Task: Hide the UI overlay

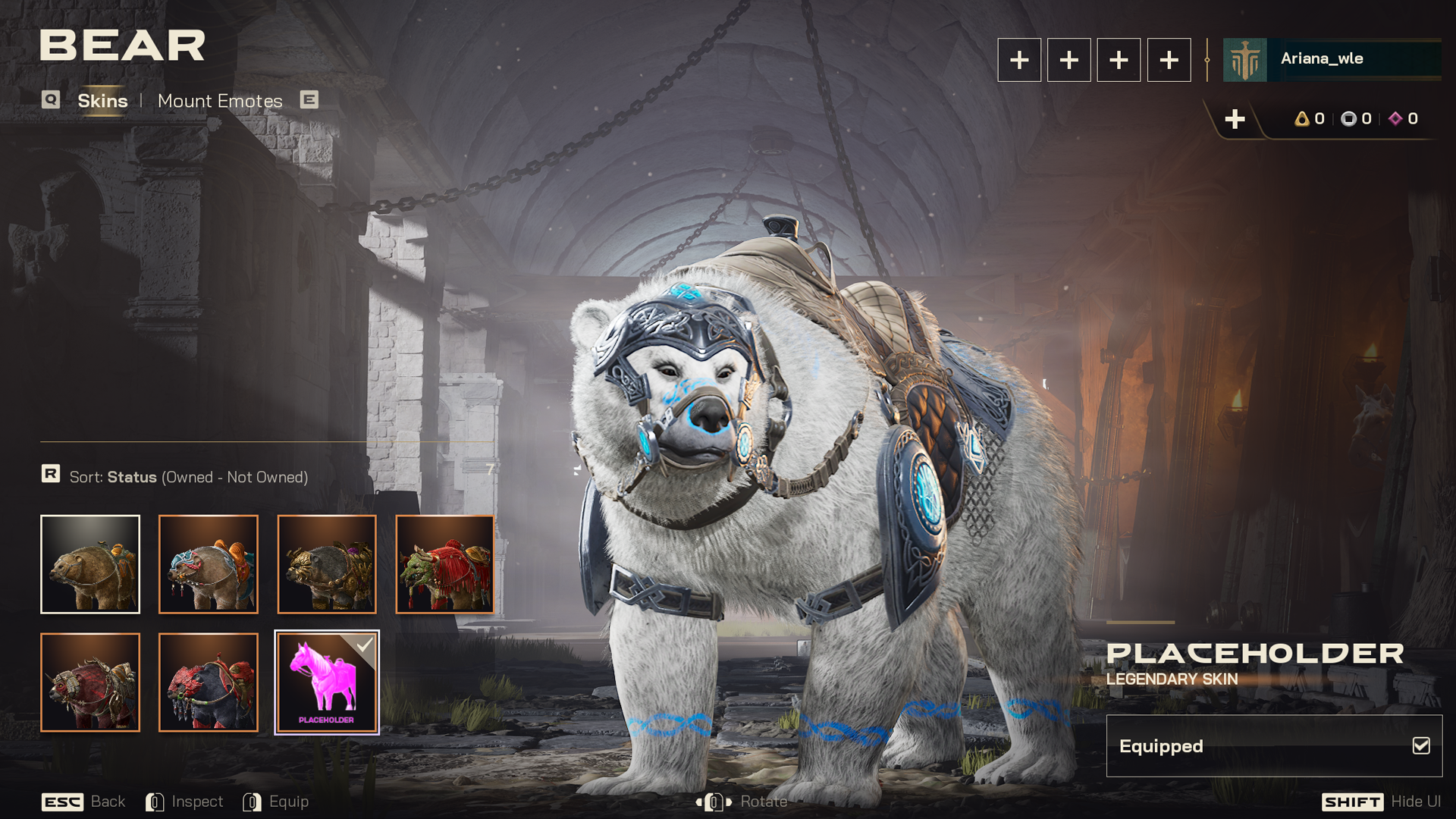Action: (1381, 802)
